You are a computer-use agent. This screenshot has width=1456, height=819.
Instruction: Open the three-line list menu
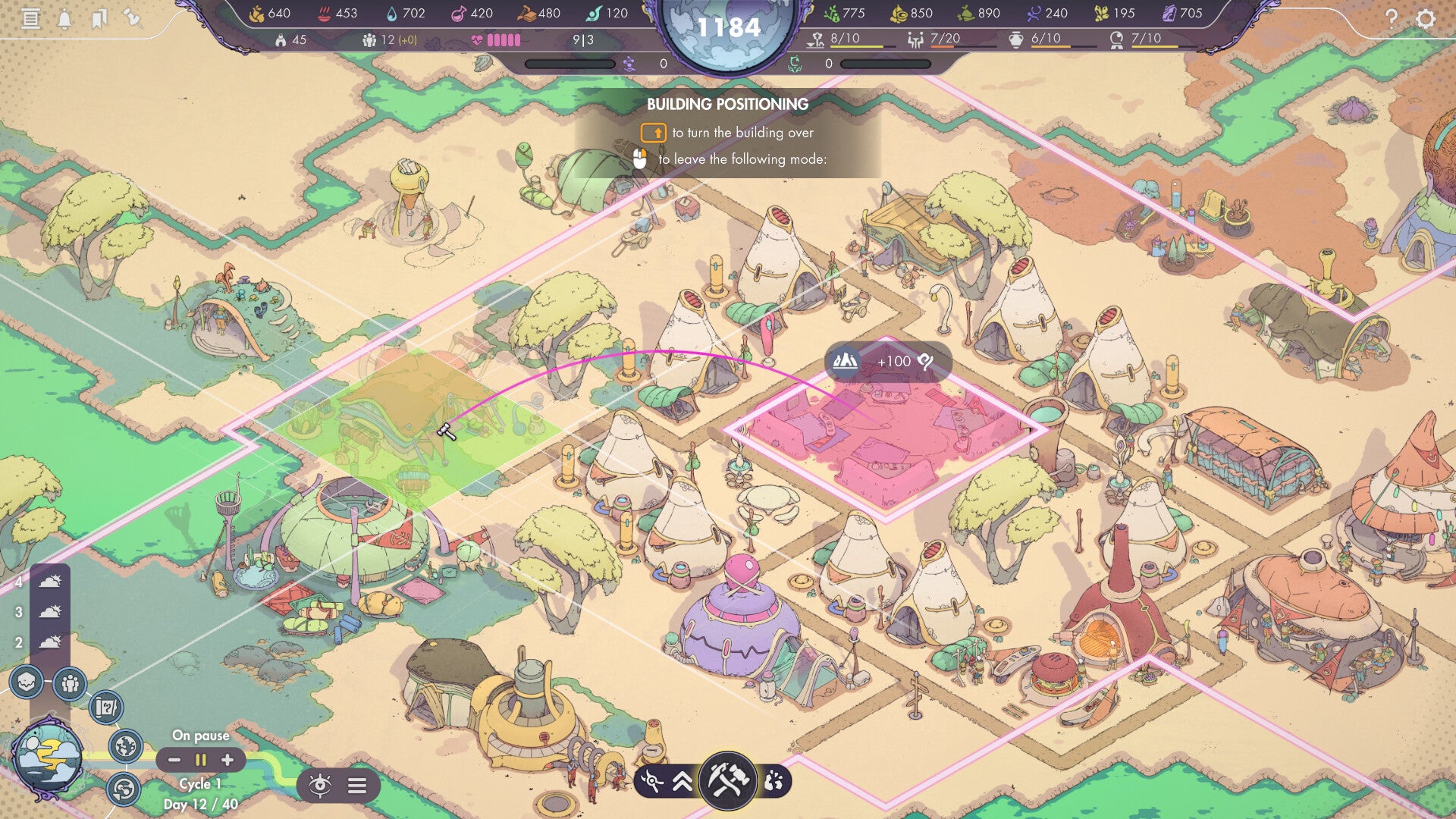click(x=357, y=786)
